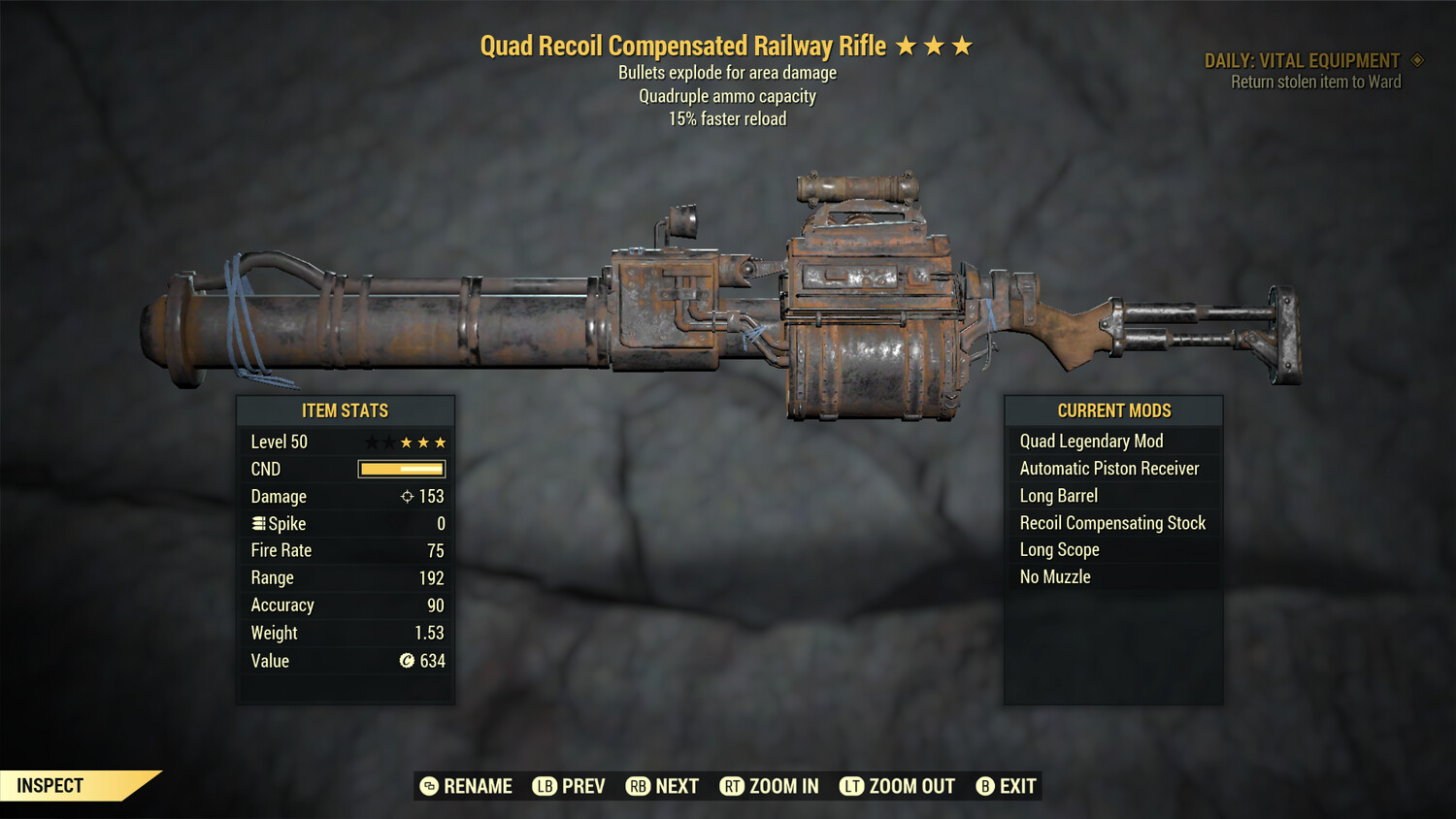Select the Long Scope mod entry
The width and height of the screenshot is (1456, 819).
point(1059,549)
